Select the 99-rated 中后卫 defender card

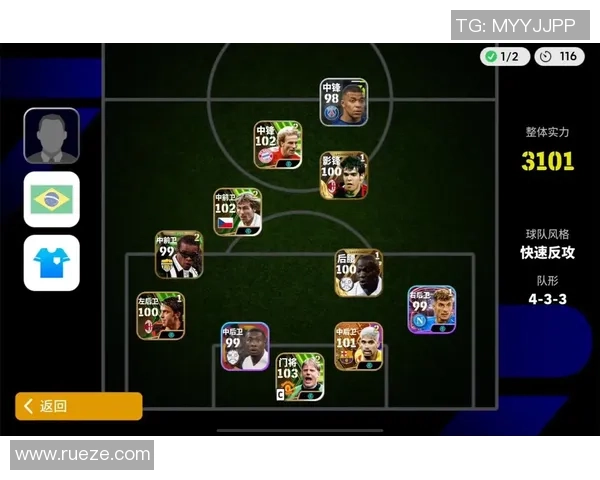pos(245,346)
